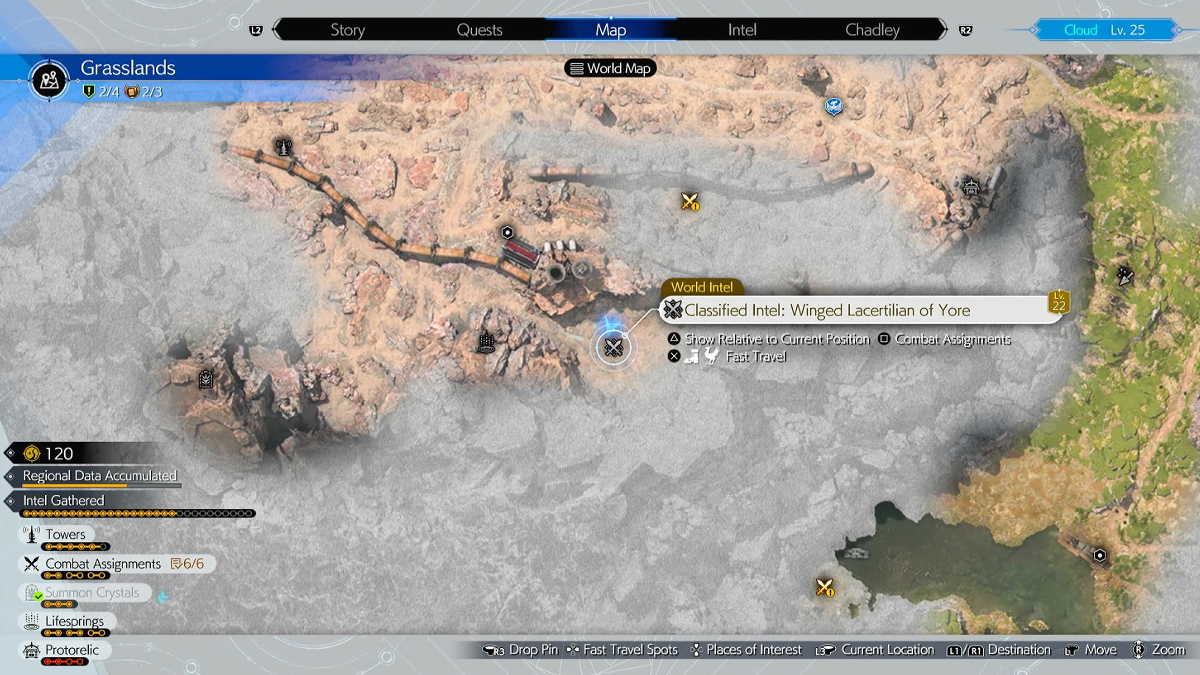This screenshot has width=1200, height=675.
Task: Switch to the Intel tab
Action: (742, 30)
